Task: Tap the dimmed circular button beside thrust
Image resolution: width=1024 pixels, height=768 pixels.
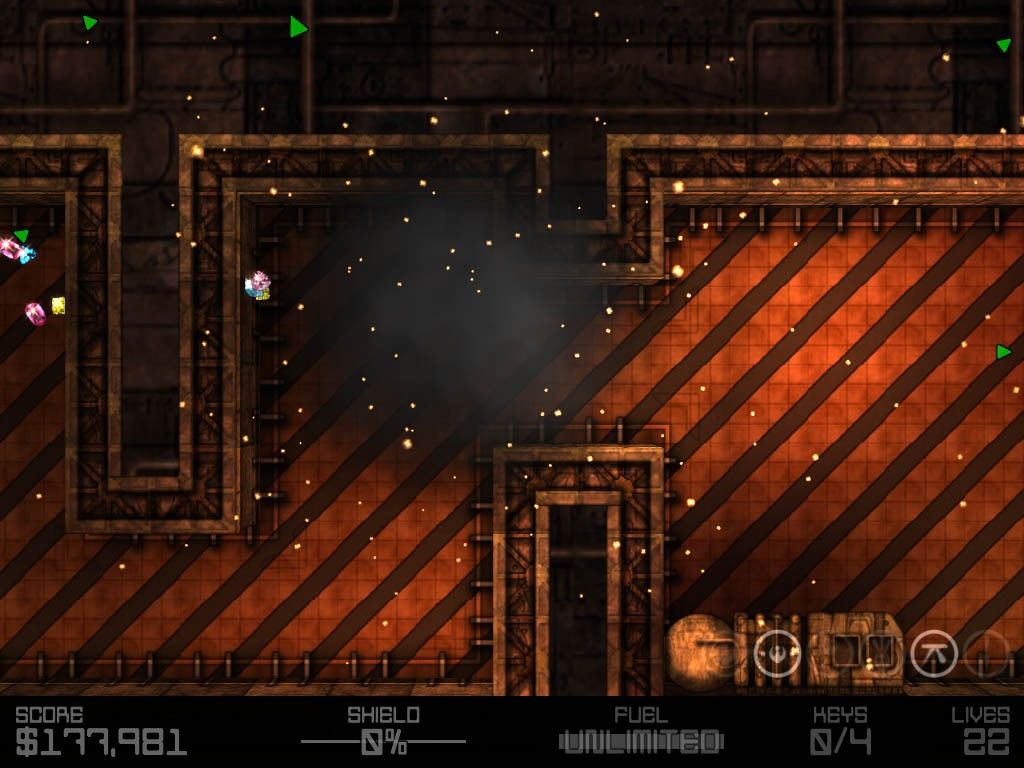Action: click(x=986, y=655)
